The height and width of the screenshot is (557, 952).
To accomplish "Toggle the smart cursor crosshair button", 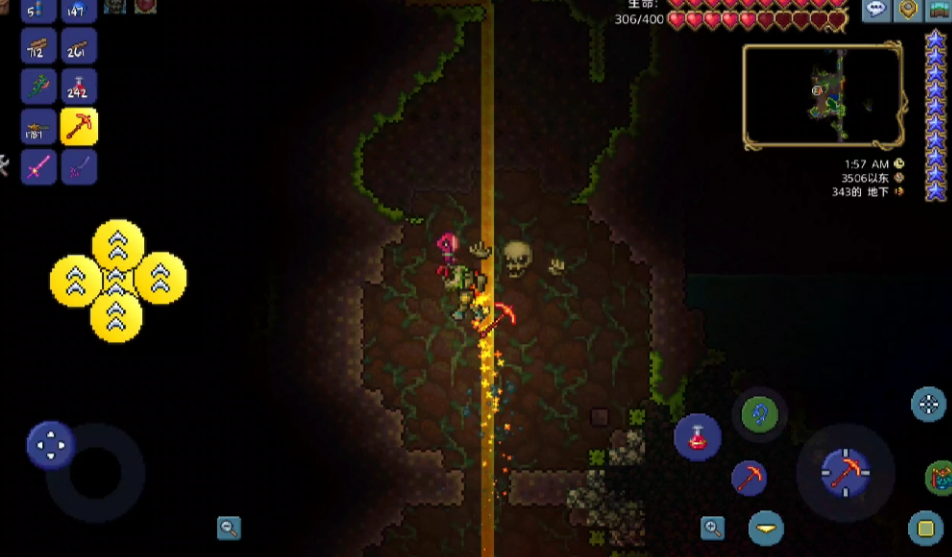I will point(929,404).
